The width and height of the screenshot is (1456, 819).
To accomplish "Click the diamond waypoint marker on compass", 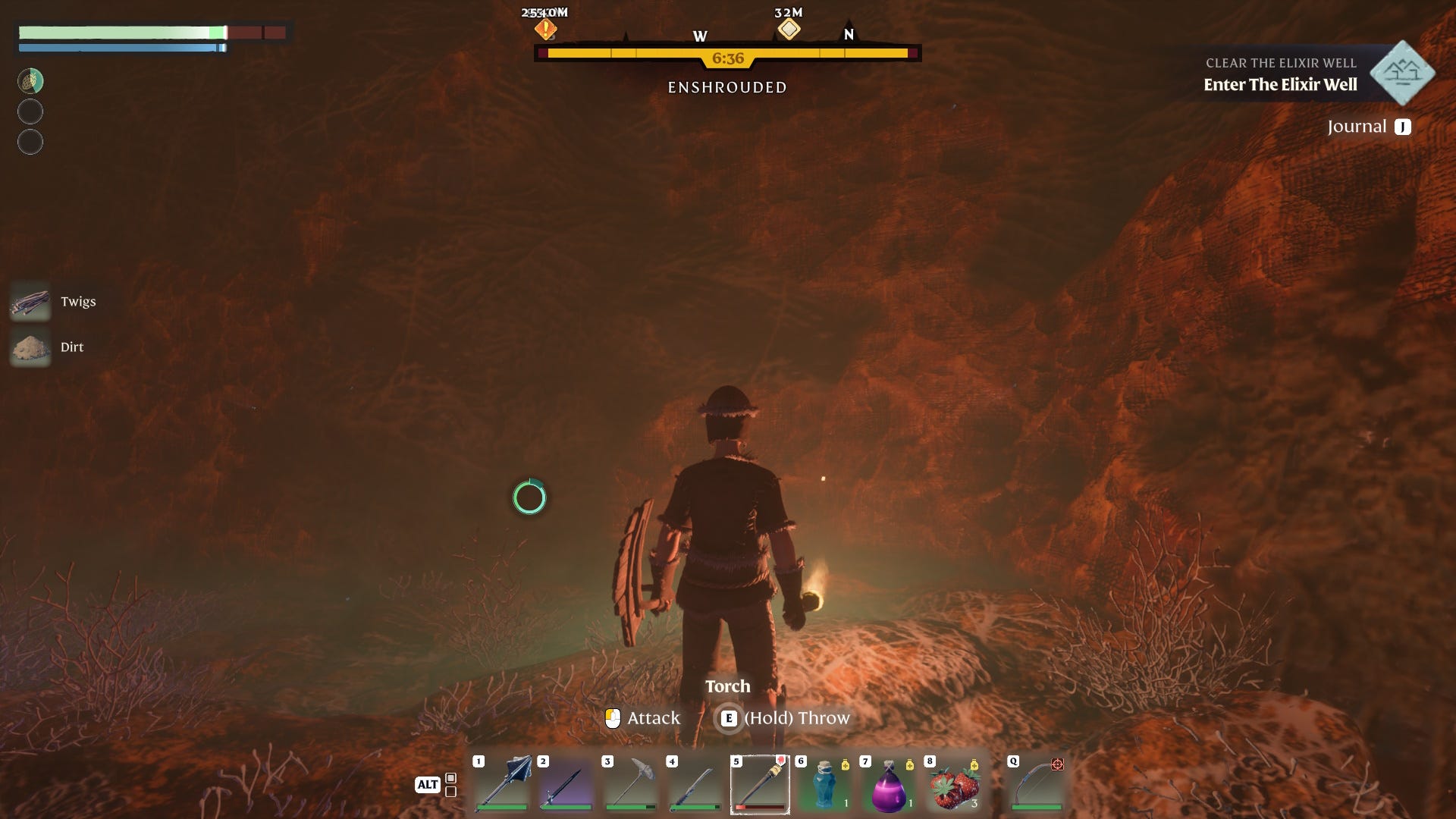I will (x=789, y=28).
